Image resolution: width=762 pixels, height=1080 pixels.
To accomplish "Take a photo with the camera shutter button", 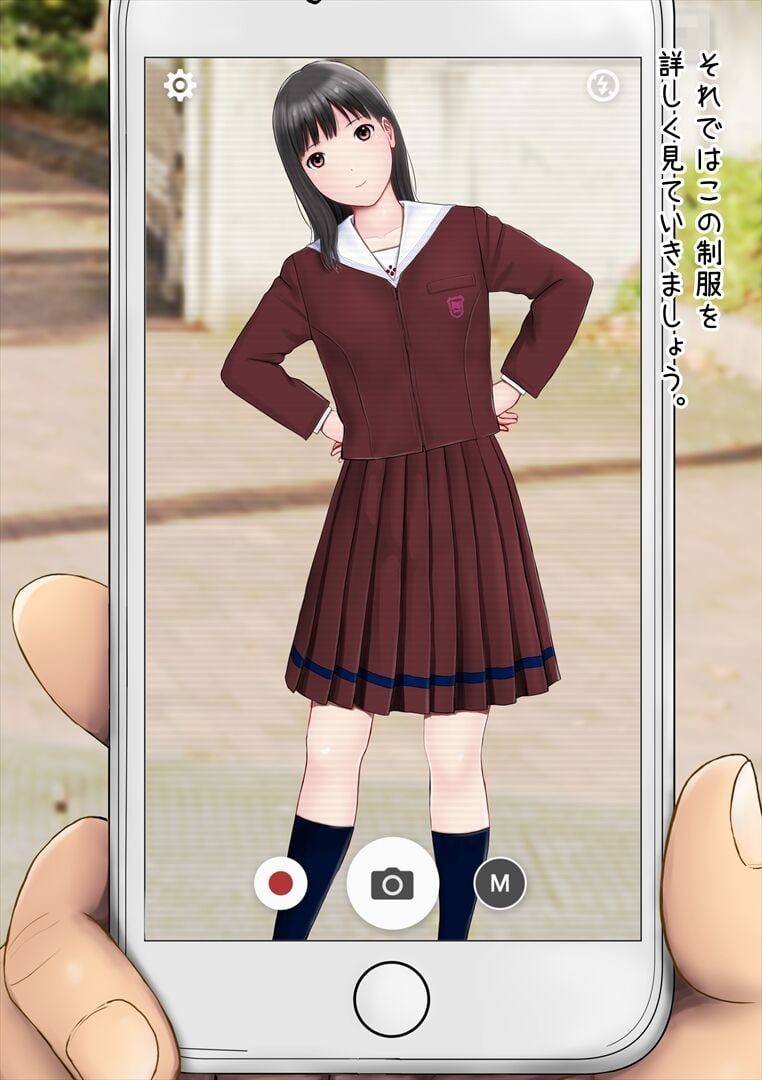I will [x=392, y=884].
